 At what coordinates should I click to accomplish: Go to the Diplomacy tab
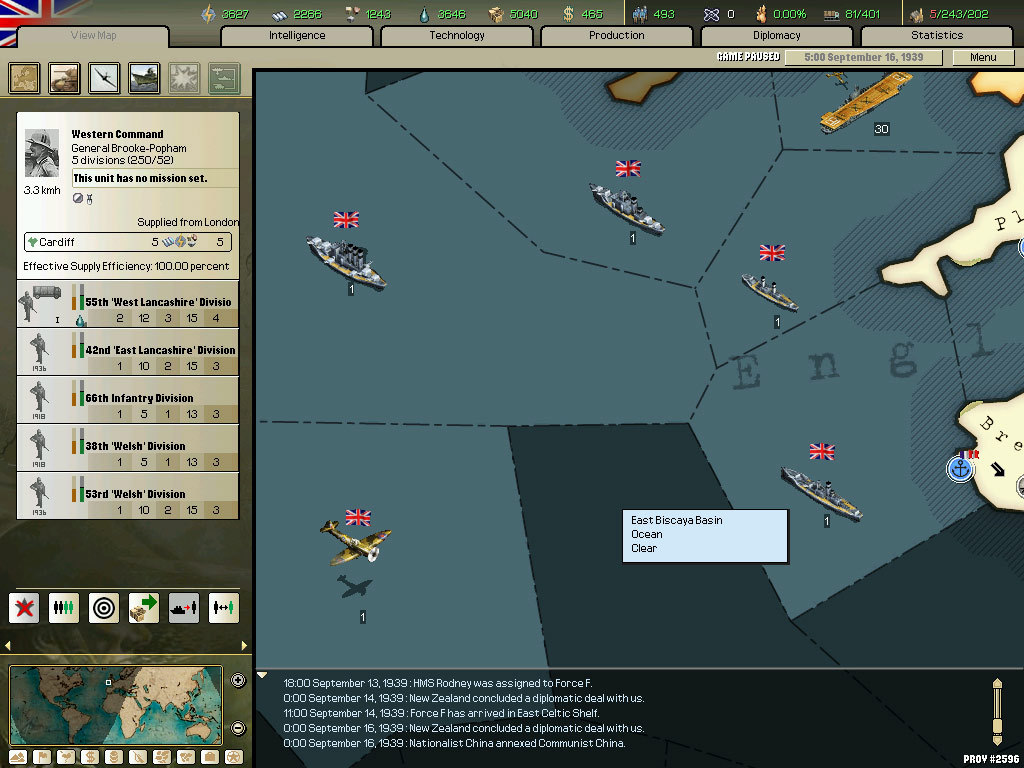777,36
